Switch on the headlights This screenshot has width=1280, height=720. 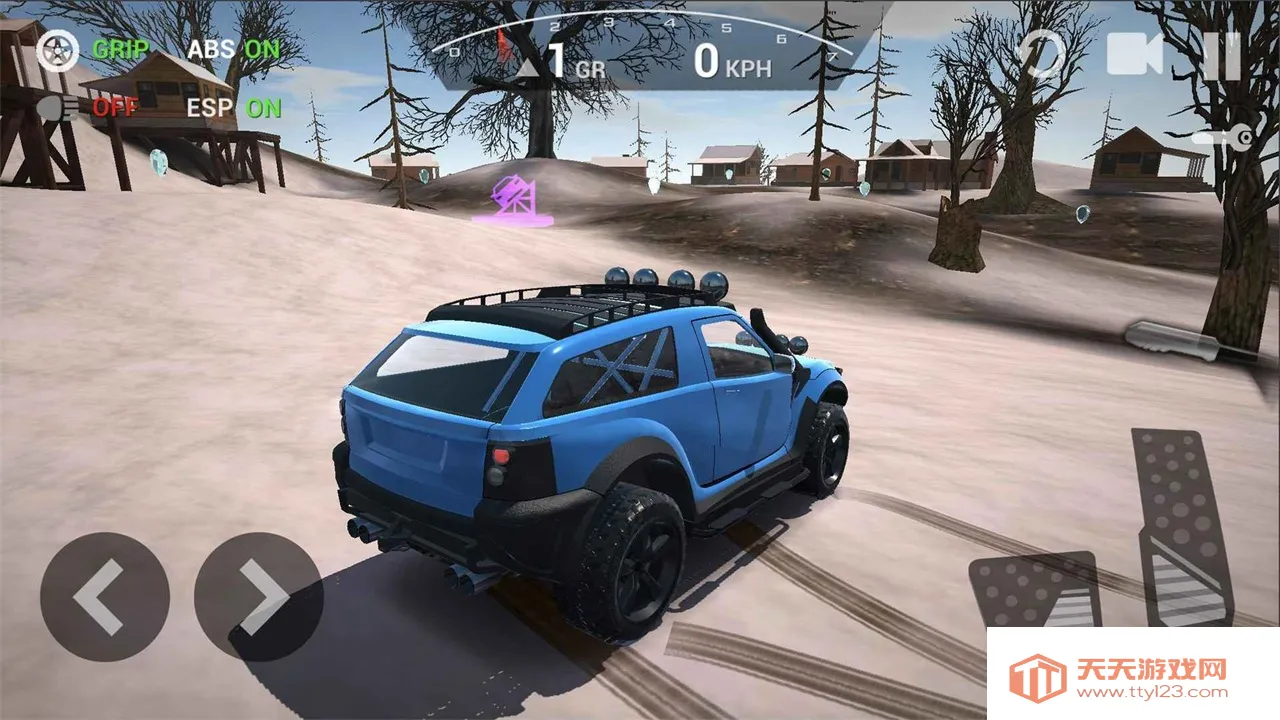pos(58,108)
